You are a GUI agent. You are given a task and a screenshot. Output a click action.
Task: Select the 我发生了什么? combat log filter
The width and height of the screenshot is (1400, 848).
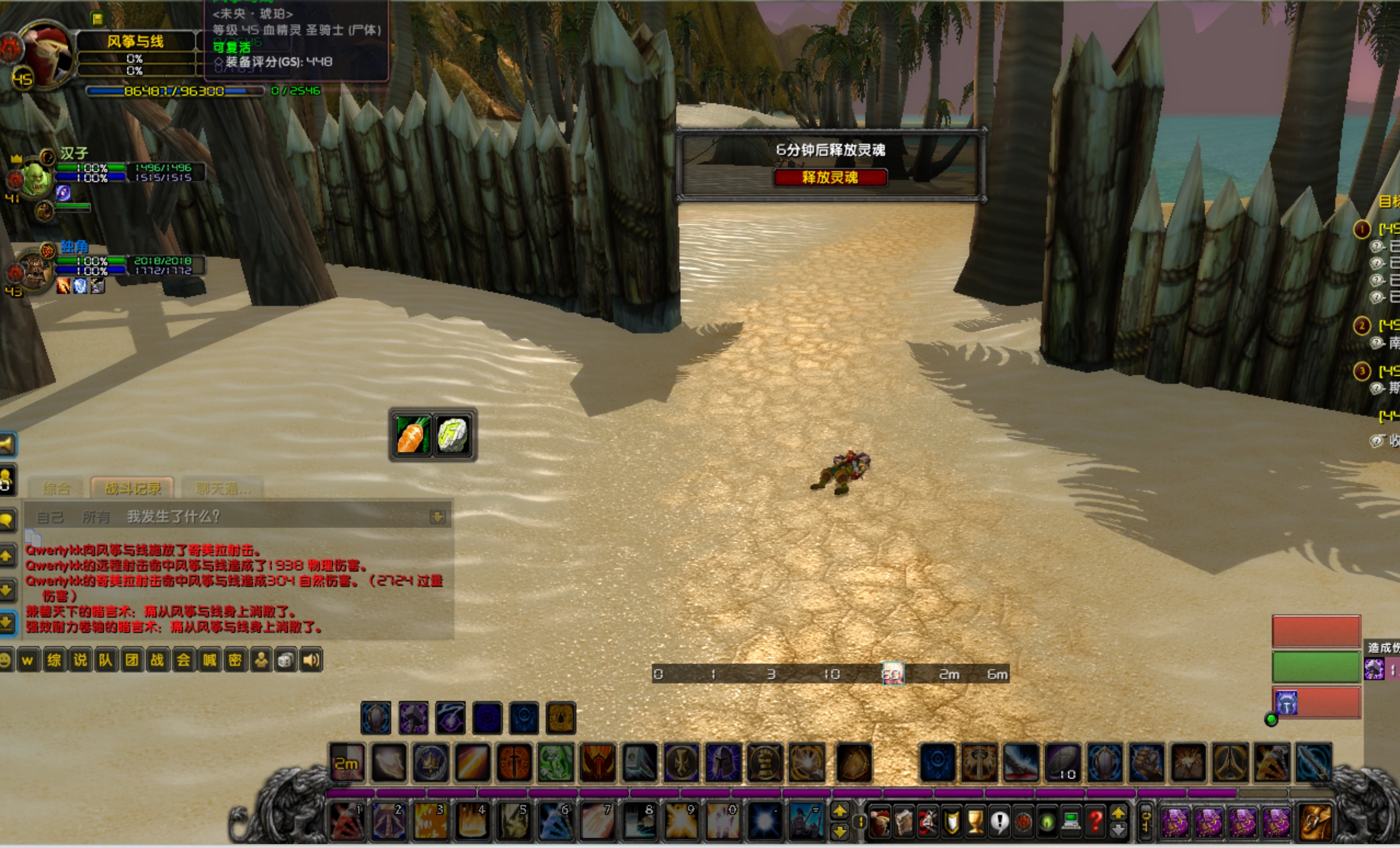pos(173,516)
